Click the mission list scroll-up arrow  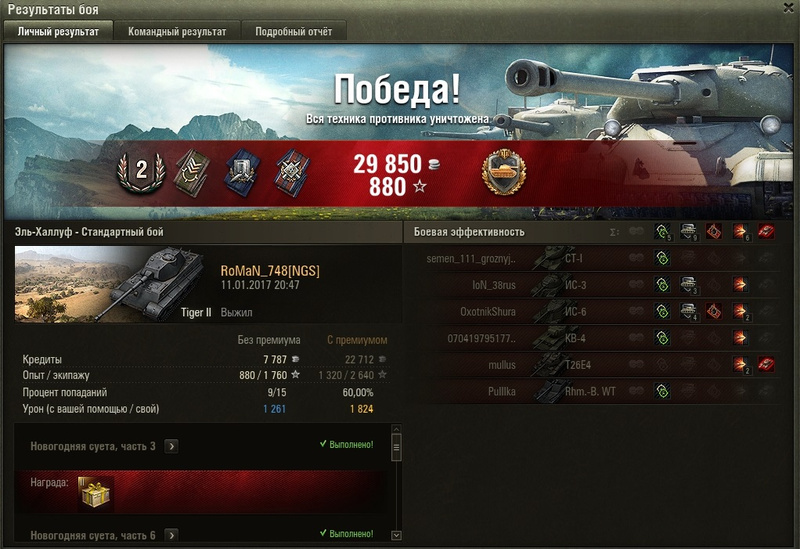[x=396, y=438]
